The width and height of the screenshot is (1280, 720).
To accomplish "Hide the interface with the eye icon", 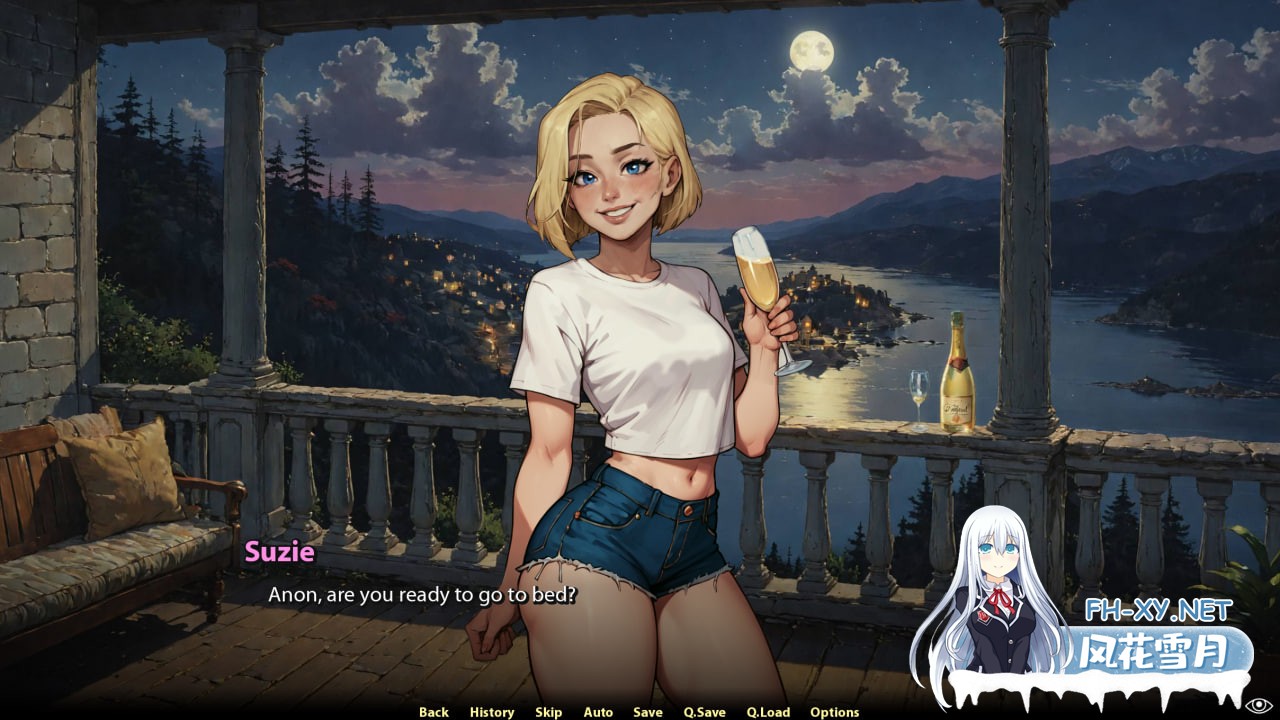I will (x=1259, y=705).
